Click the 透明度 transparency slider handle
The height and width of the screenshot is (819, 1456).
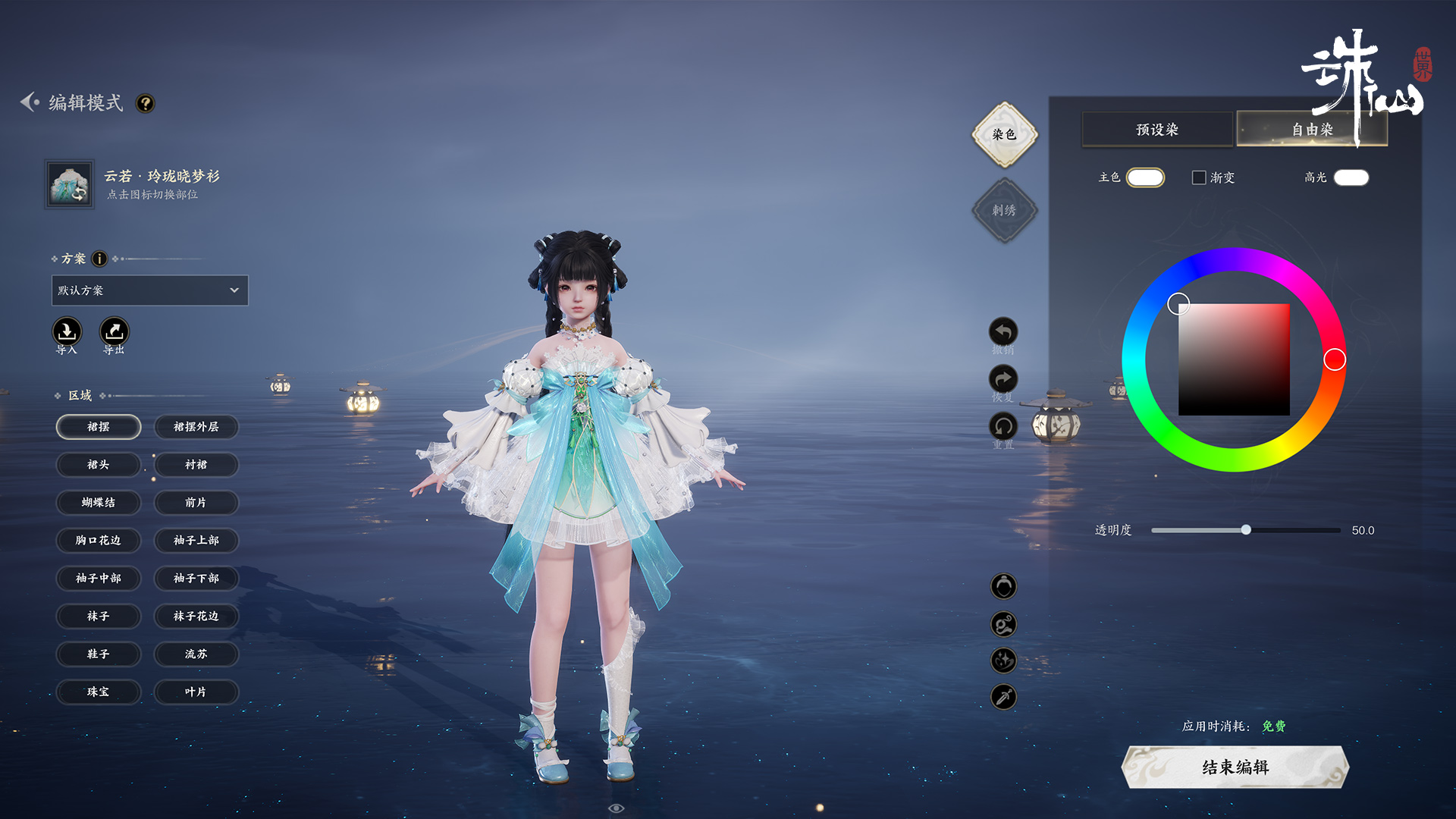tap(1246, 530)
